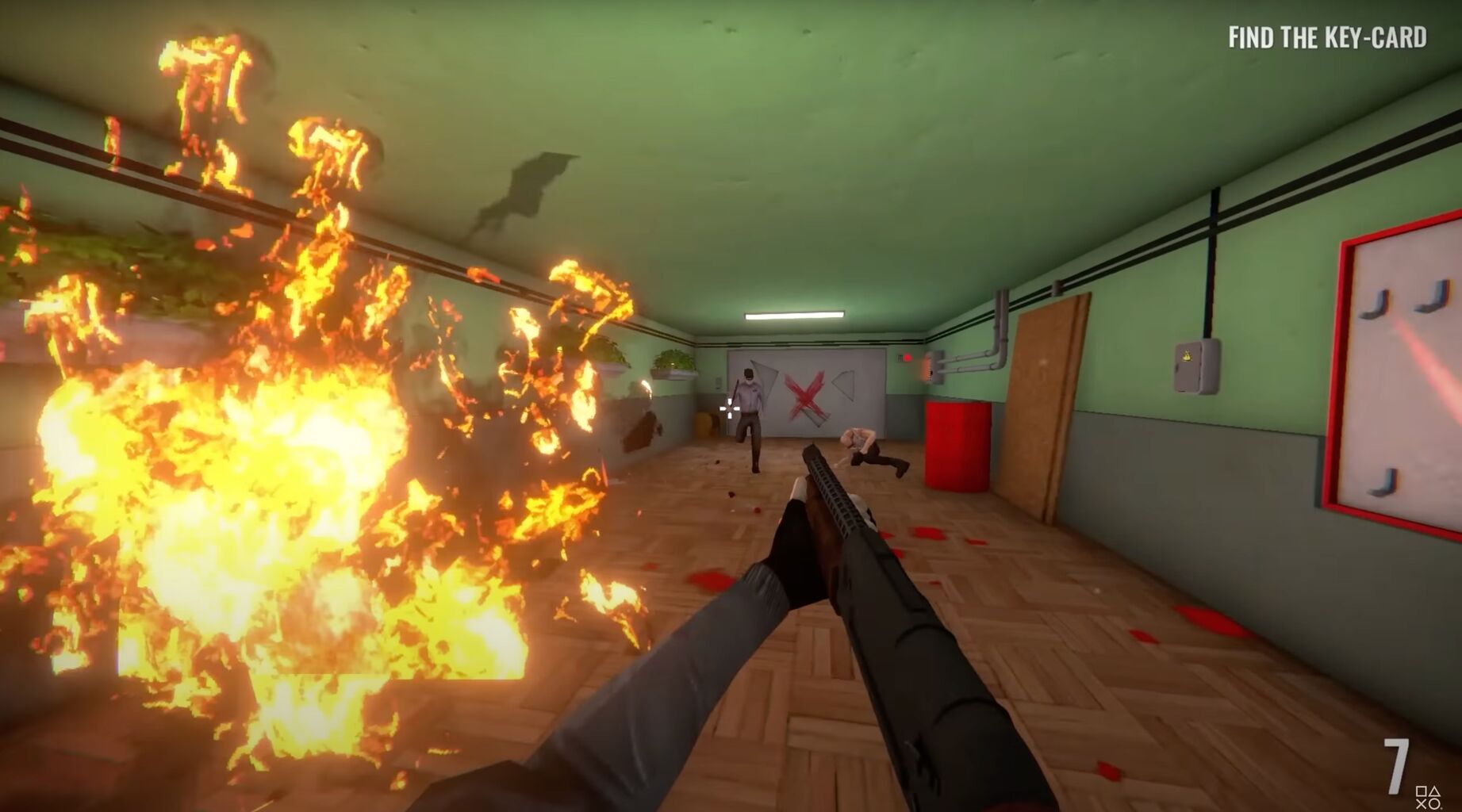
Task: Click the X symbol in the PlayStation logo
Action: tap(1421, 805)
